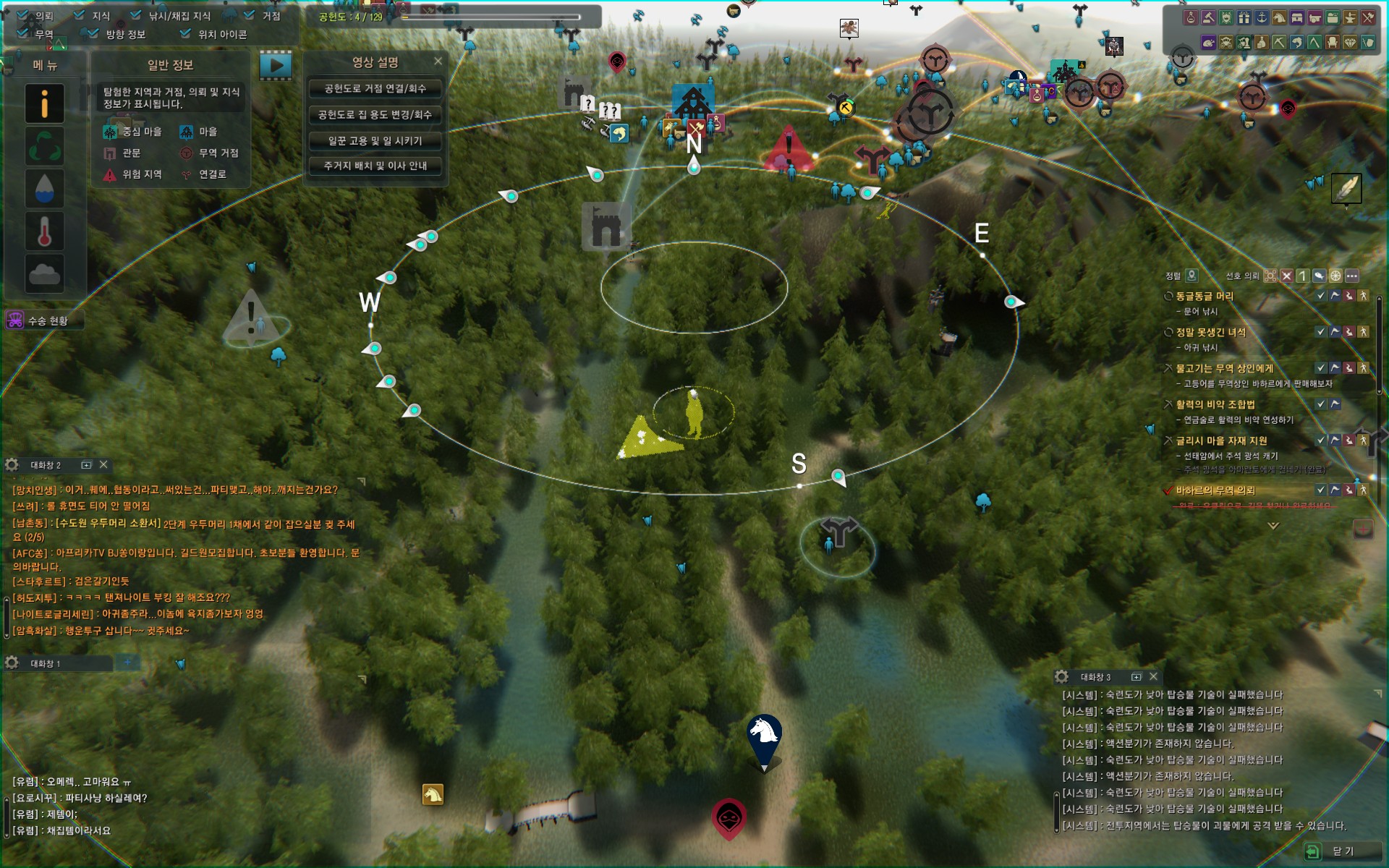This screenshot has height=868, width=1389.
Task: Show the thermometer temperature map layer
Action: point(44,231)
